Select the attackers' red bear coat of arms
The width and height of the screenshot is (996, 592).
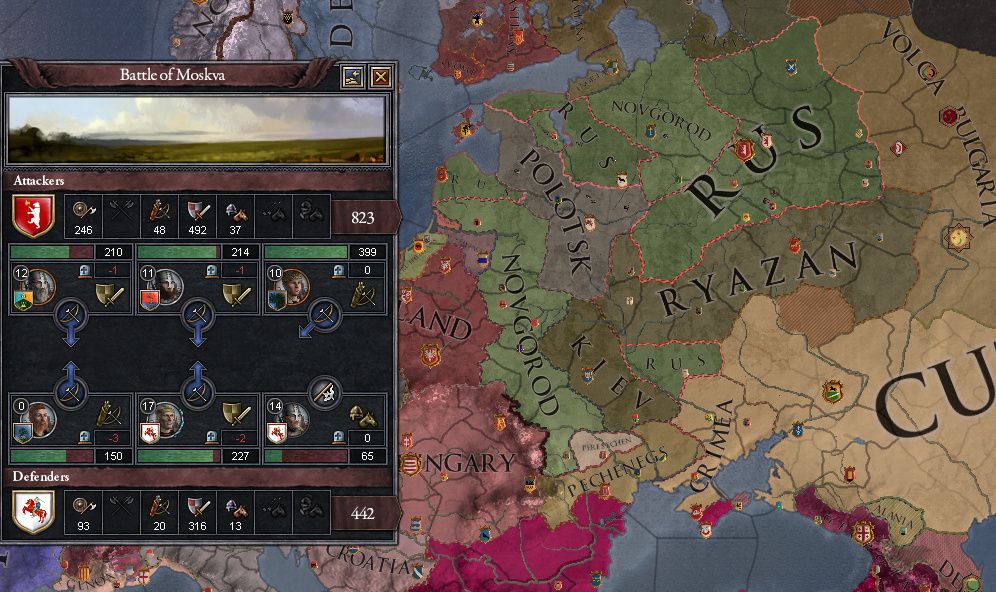point(32,214)
